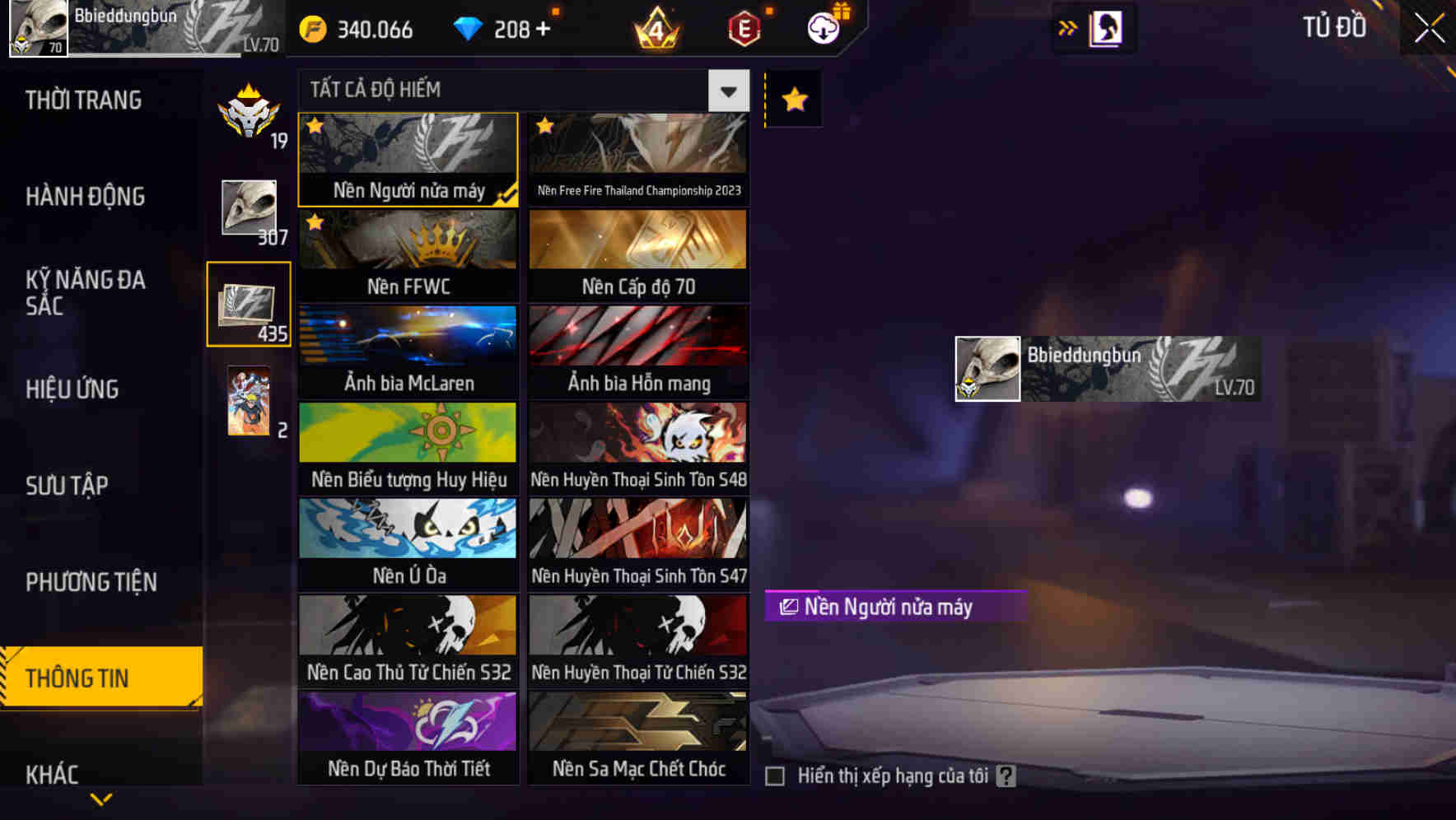Switch to the THỜI TRANG tab
The width and height of the screenshot is (1456, 820).
(82, 100)
